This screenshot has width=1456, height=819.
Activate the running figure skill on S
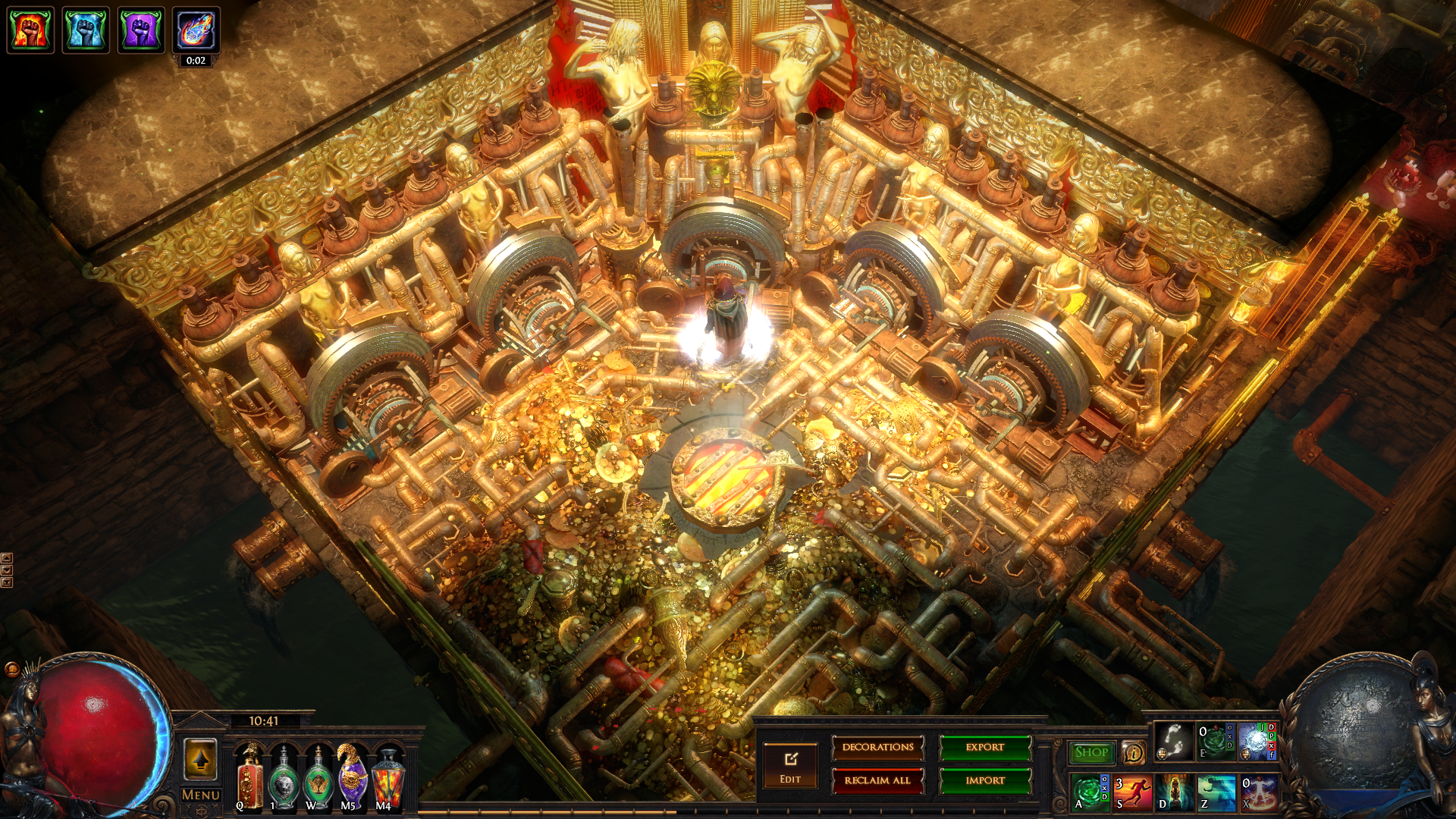tap(1131, 792)
